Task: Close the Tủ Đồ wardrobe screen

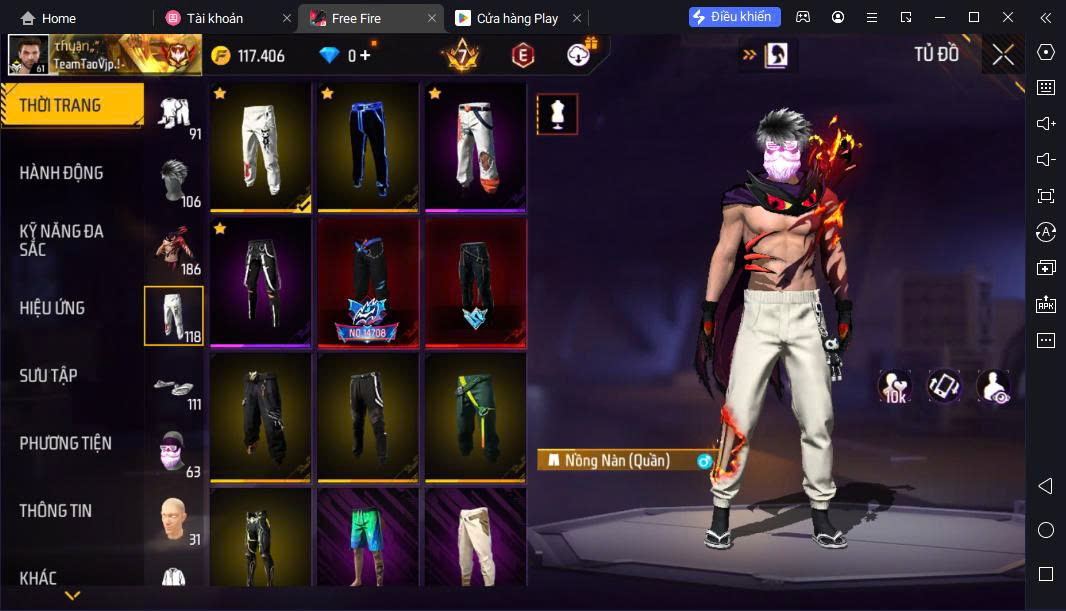Action: click(x=1002, y=55)
